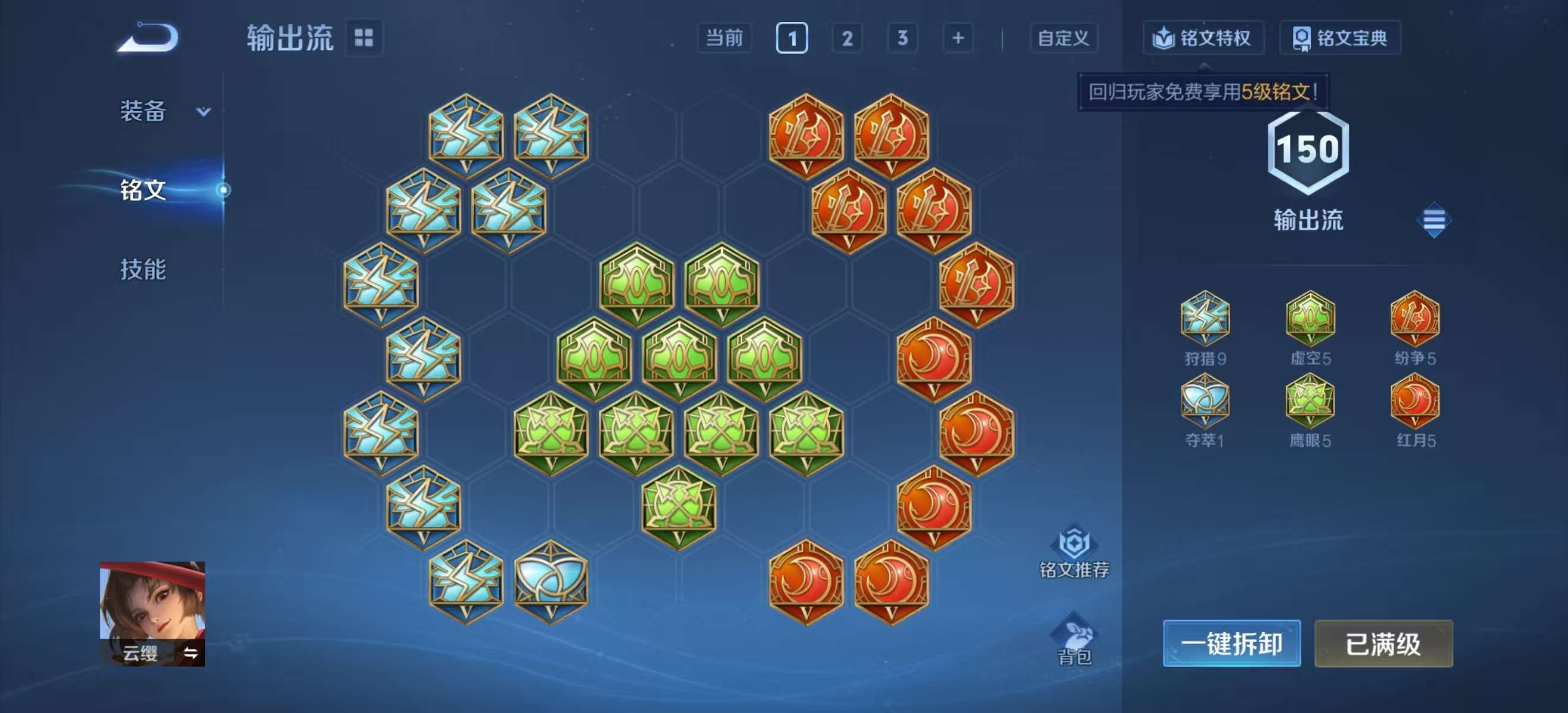
Task: Switch to rune page 2
Action: [x=848, y=38]
